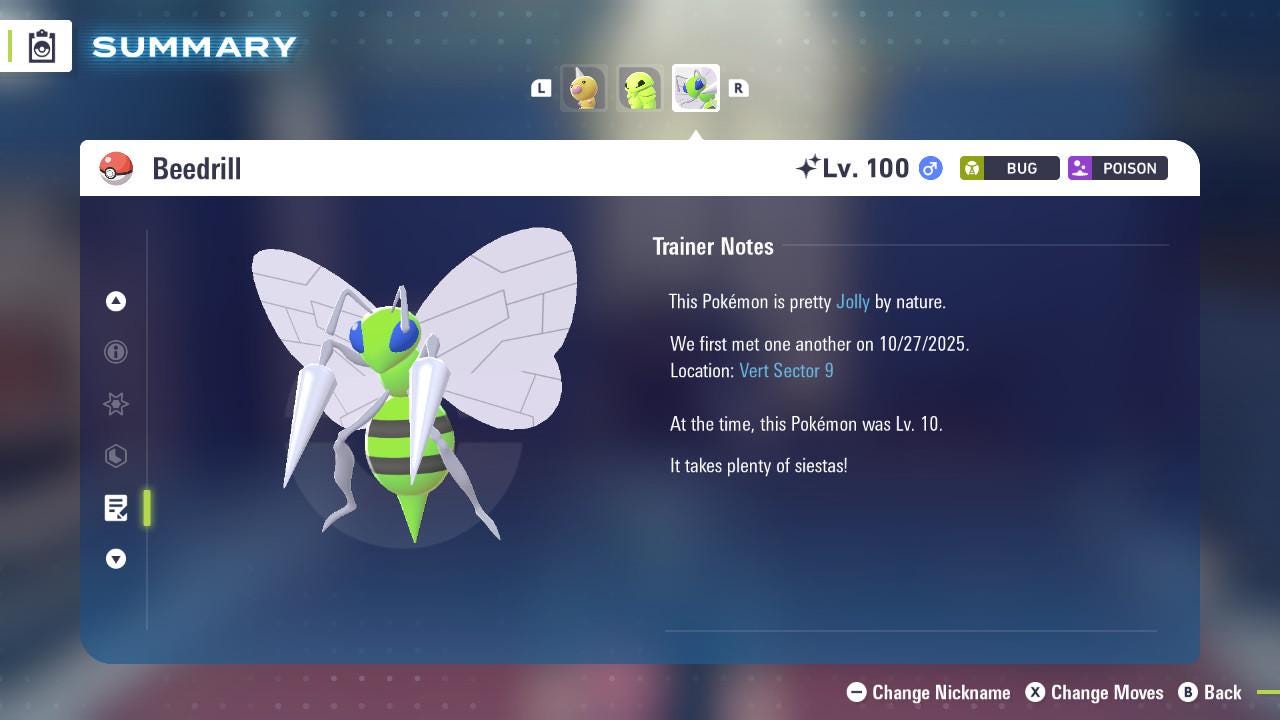The image size is (1280, 720).
Task: Click the up arrow above the sidebar icons
Action: (x=116, y=301)
